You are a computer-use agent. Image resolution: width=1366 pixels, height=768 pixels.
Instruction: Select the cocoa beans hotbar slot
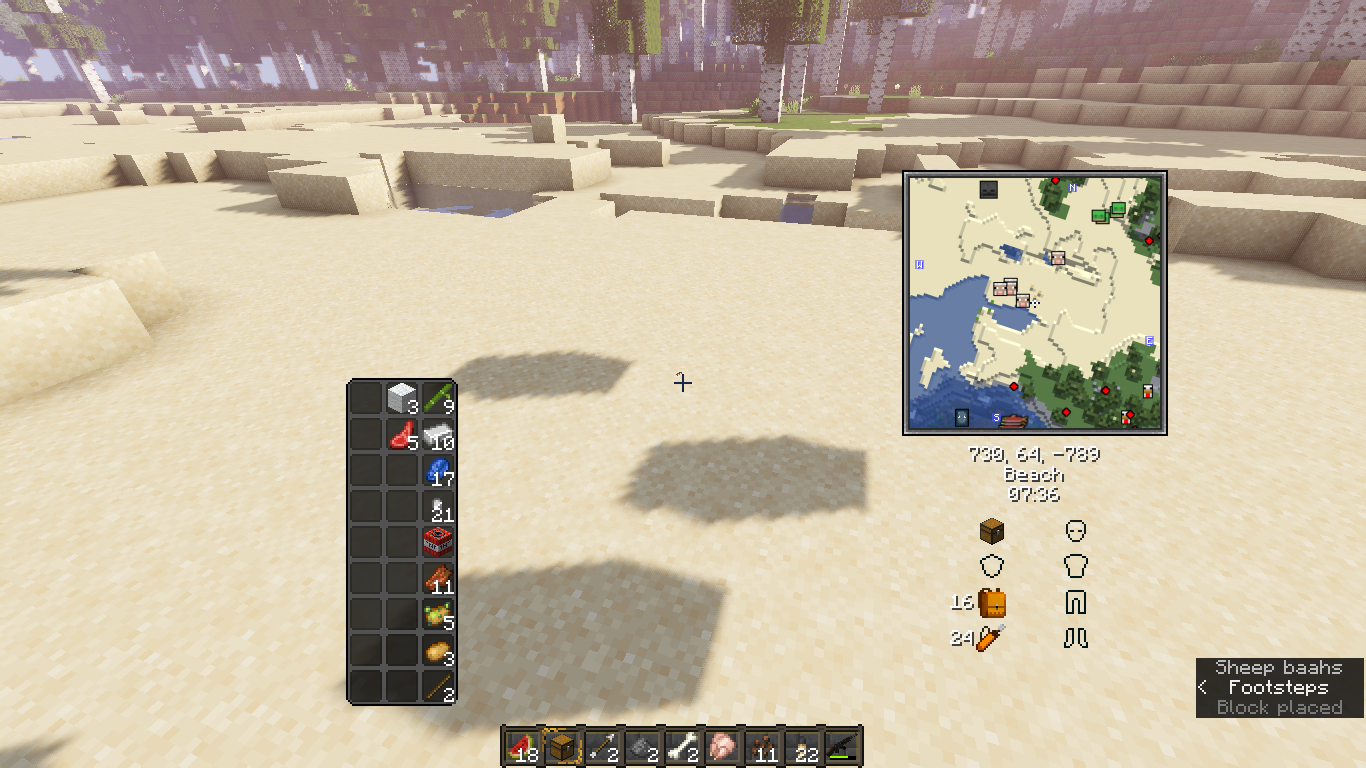click(x=761, y=746)
